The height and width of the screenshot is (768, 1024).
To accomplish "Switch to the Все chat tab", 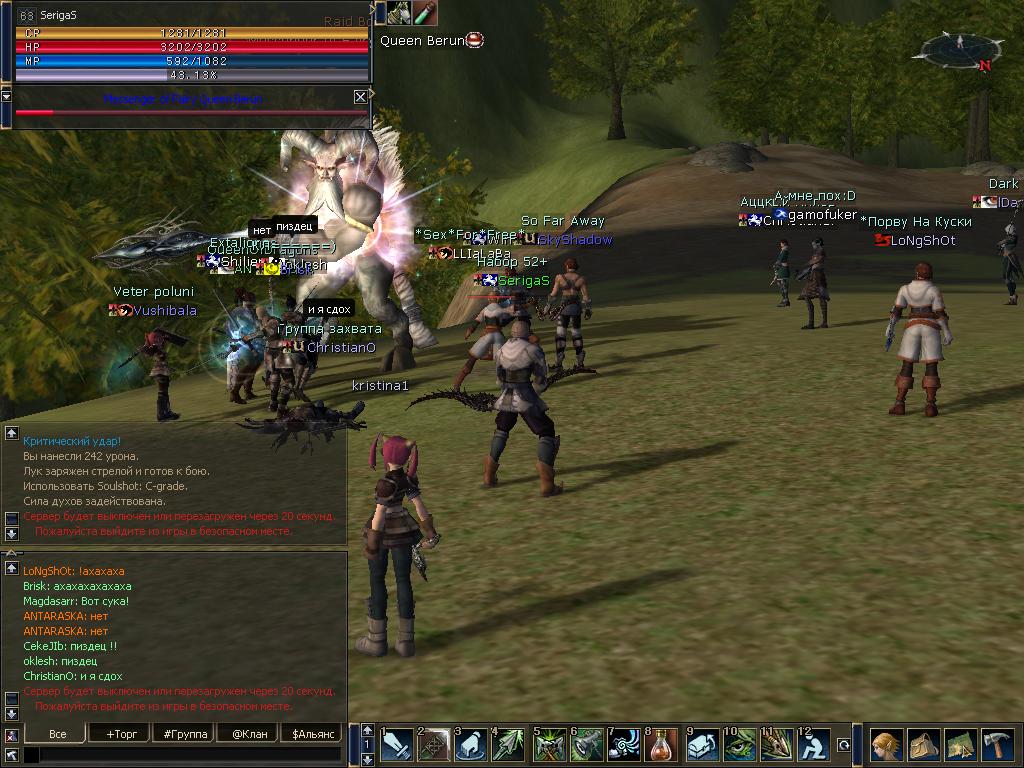I will click(x=57, y=733).
